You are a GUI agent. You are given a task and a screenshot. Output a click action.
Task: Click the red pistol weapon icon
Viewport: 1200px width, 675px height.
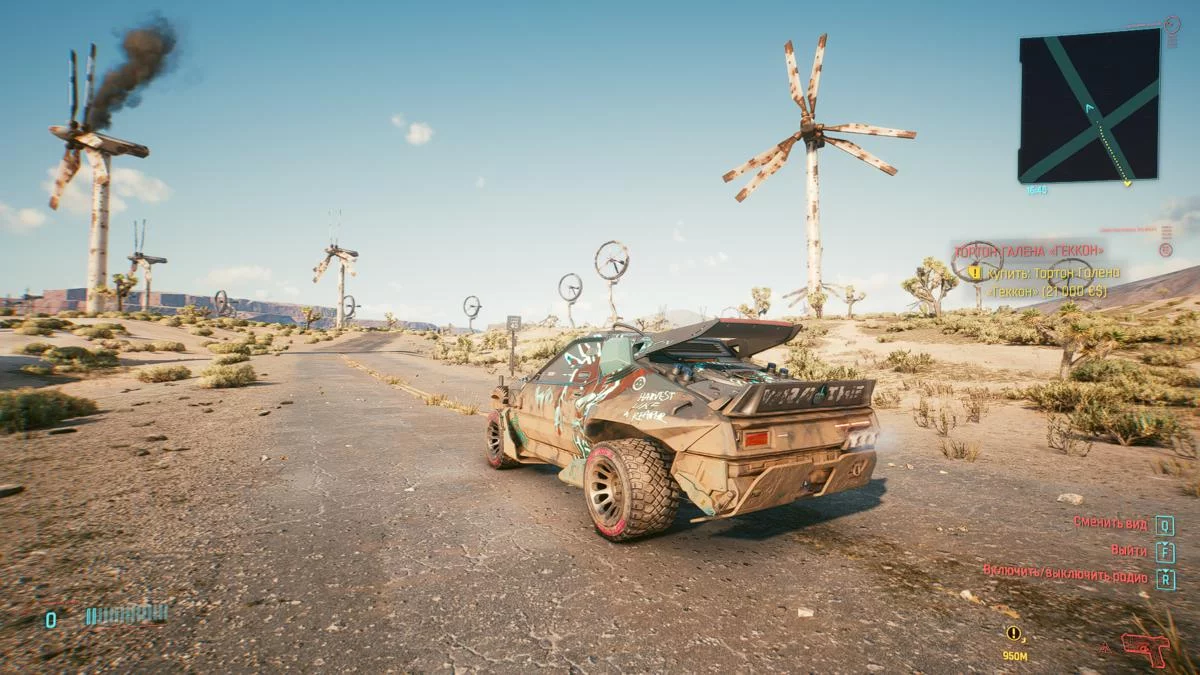pos(1145,648)
